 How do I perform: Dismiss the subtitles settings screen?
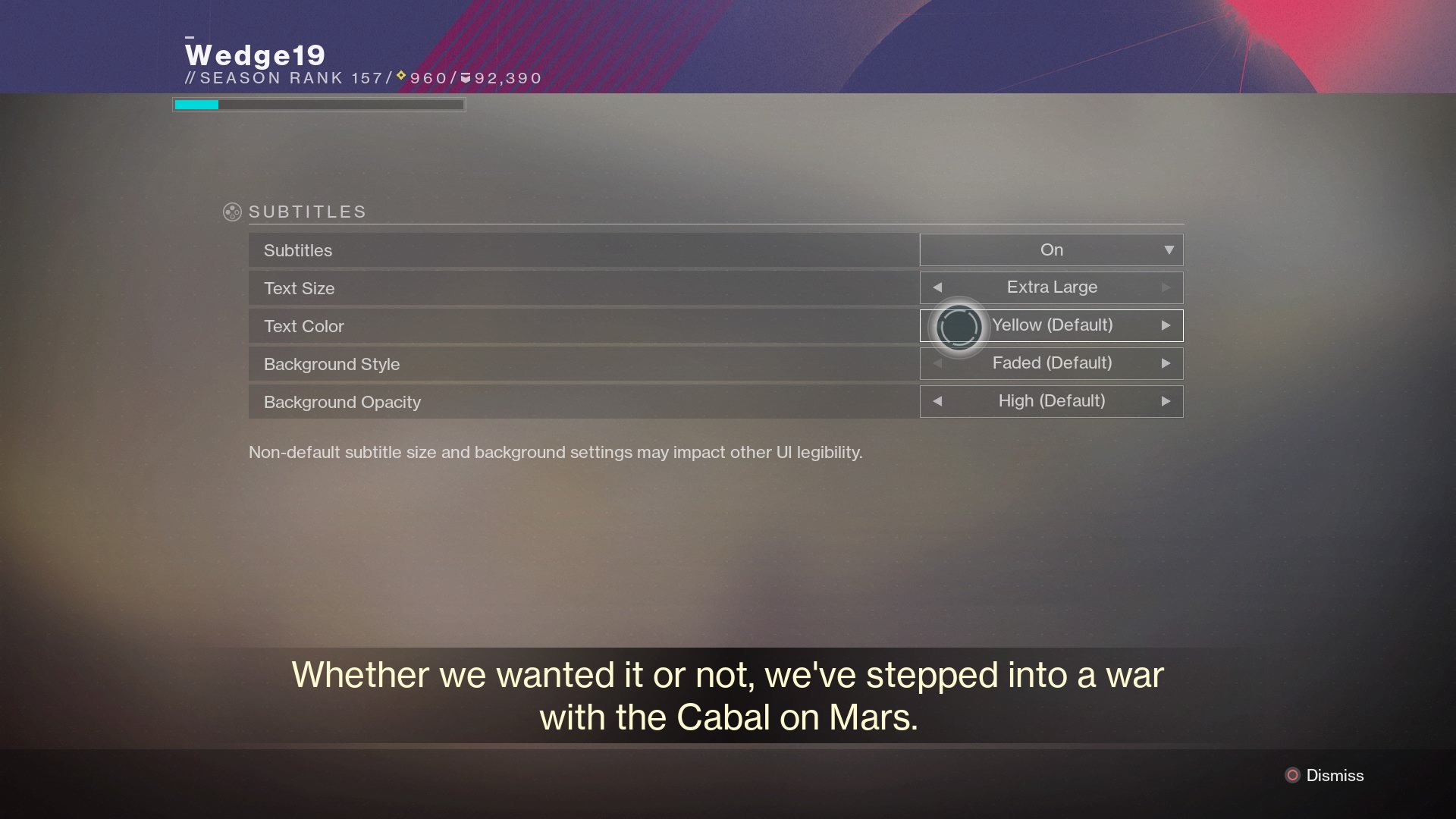point(1335,775)
